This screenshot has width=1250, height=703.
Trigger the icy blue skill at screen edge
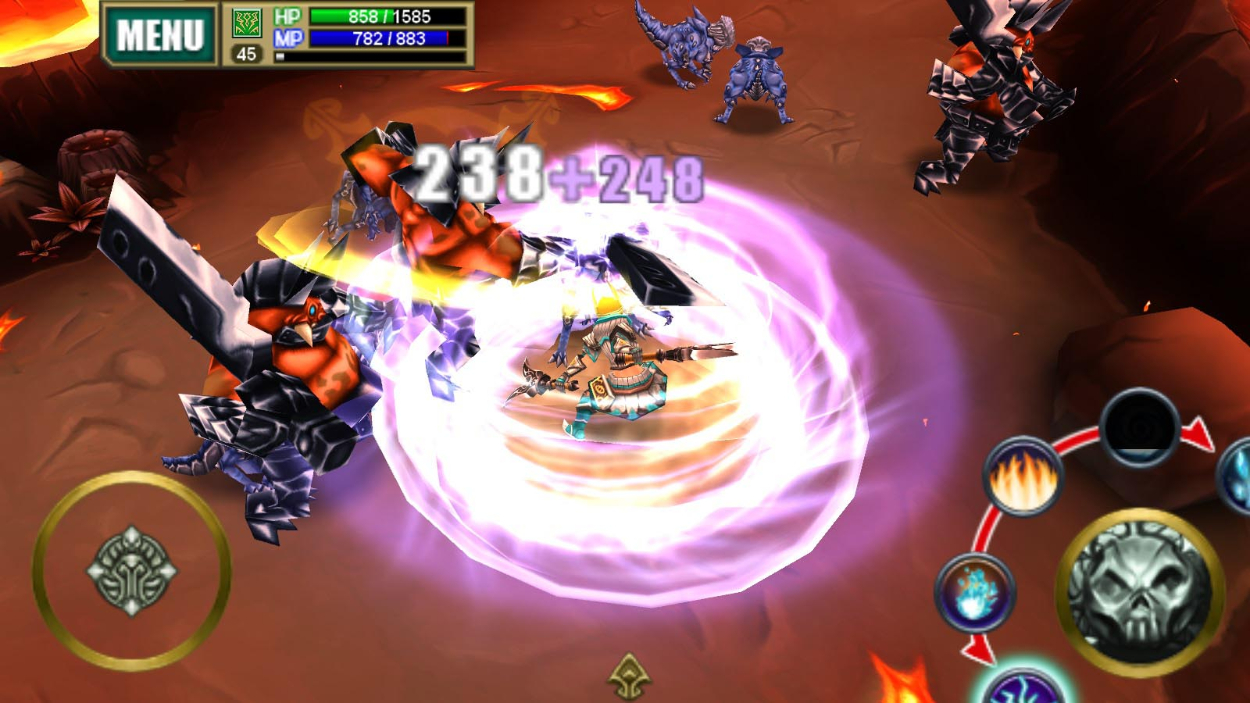point(1237,476)
